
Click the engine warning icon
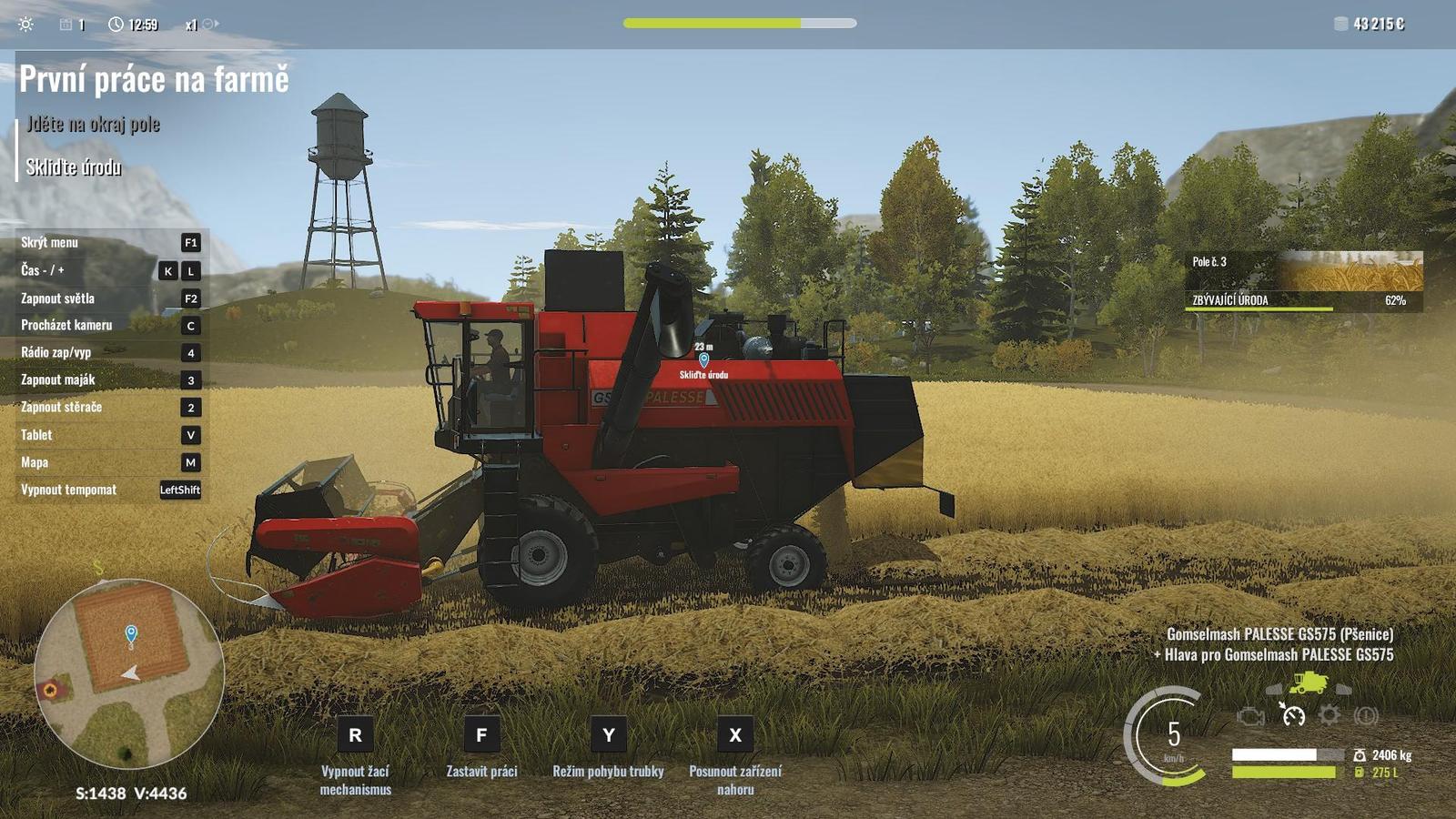pos(1252,716)
